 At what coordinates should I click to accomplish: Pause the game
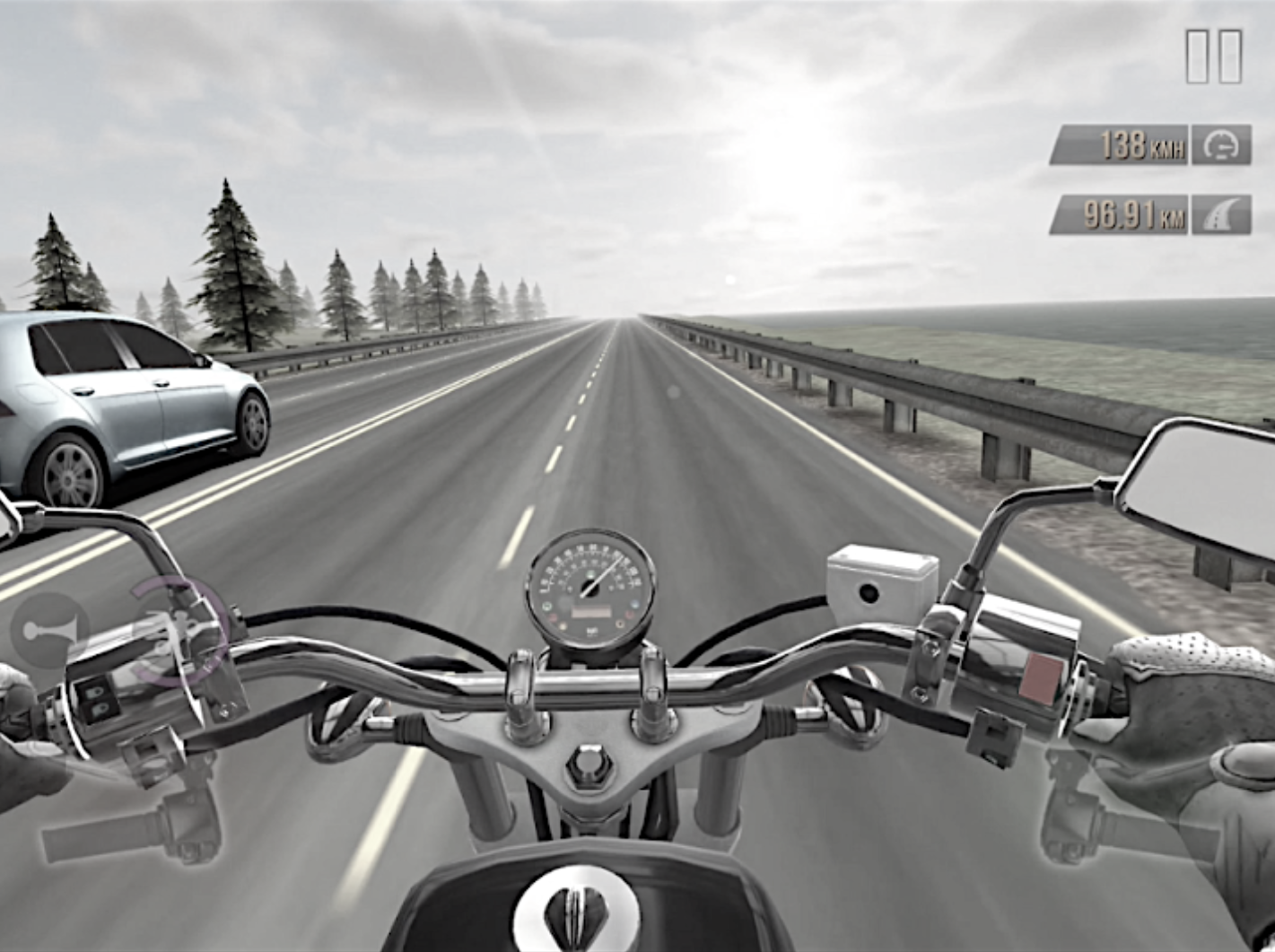pos(1213,57)
